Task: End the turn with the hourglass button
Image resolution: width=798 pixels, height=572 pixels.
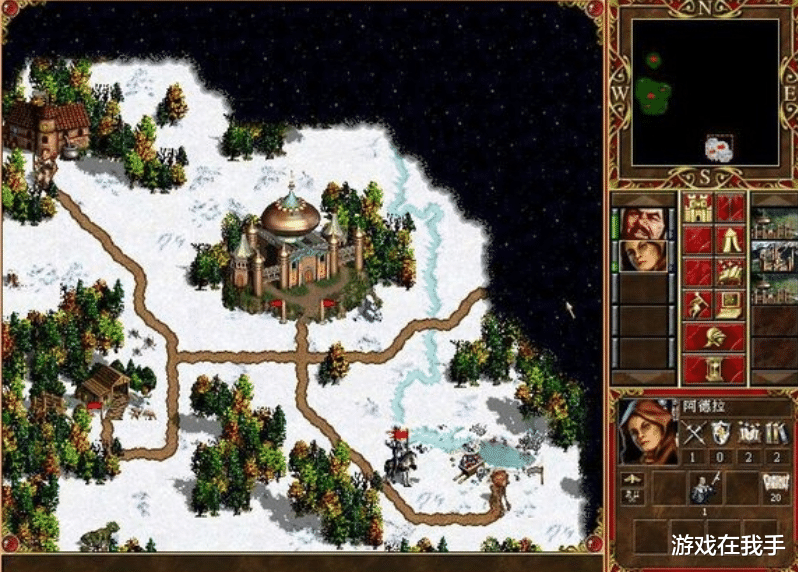Action: [x=714, y=369]
